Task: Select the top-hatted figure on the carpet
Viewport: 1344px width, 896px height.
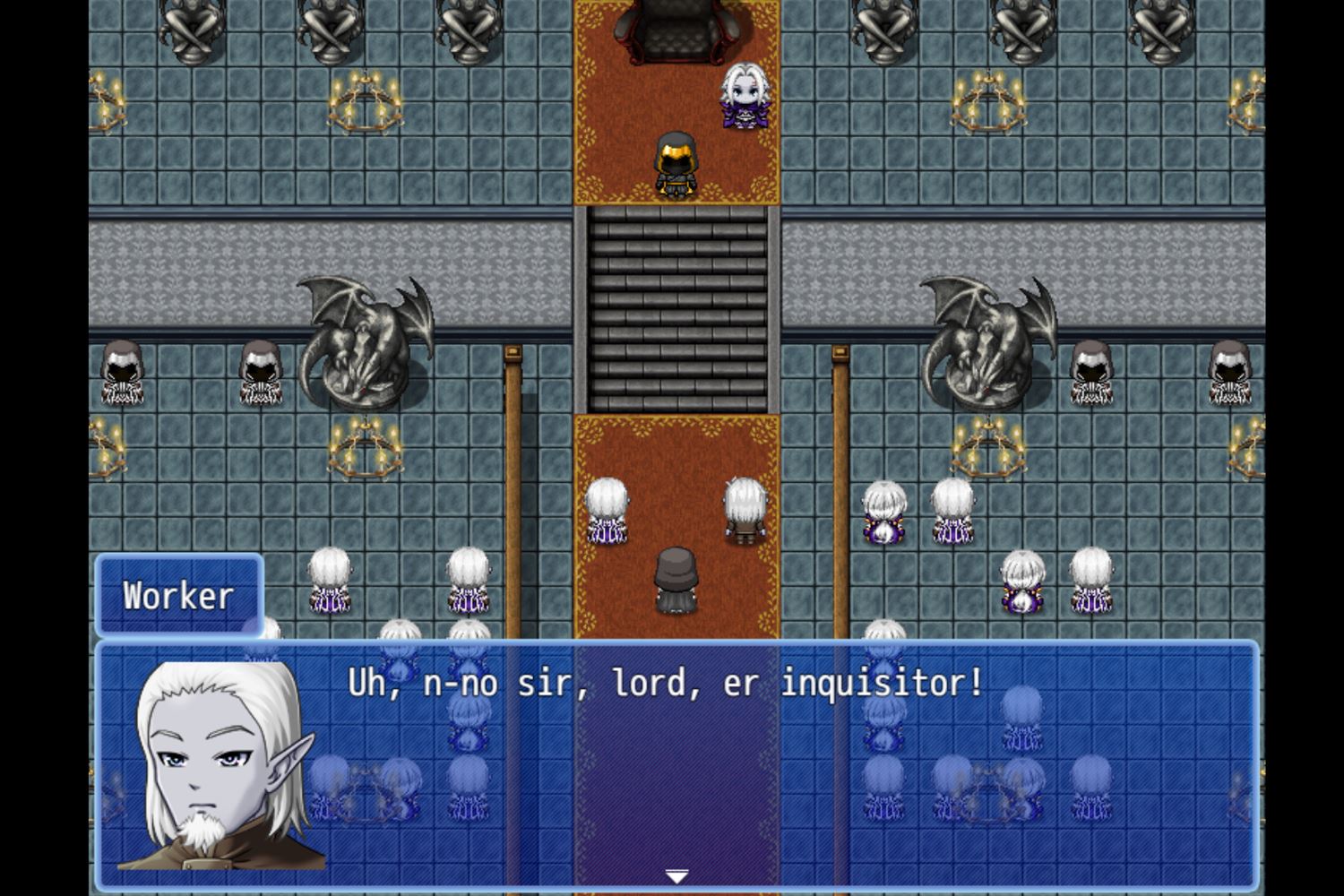Action: (676, 582)
